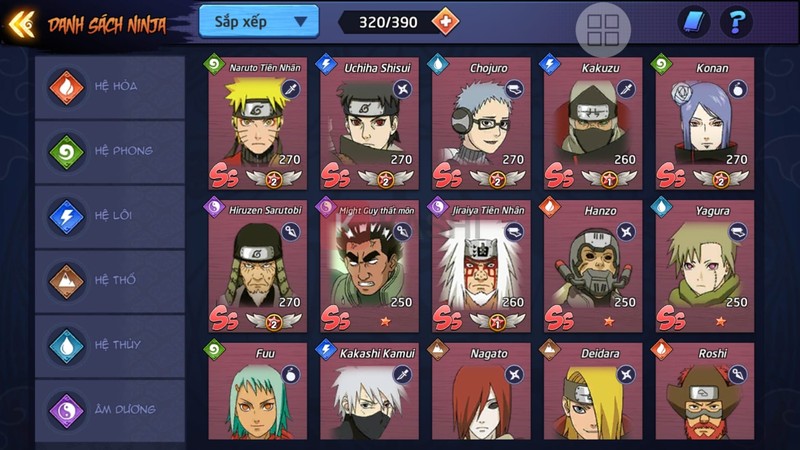Viewport: 800px width, 450px height.
Task: Select the Konan card
Action: pyautogui.click(x=705, y=122)
